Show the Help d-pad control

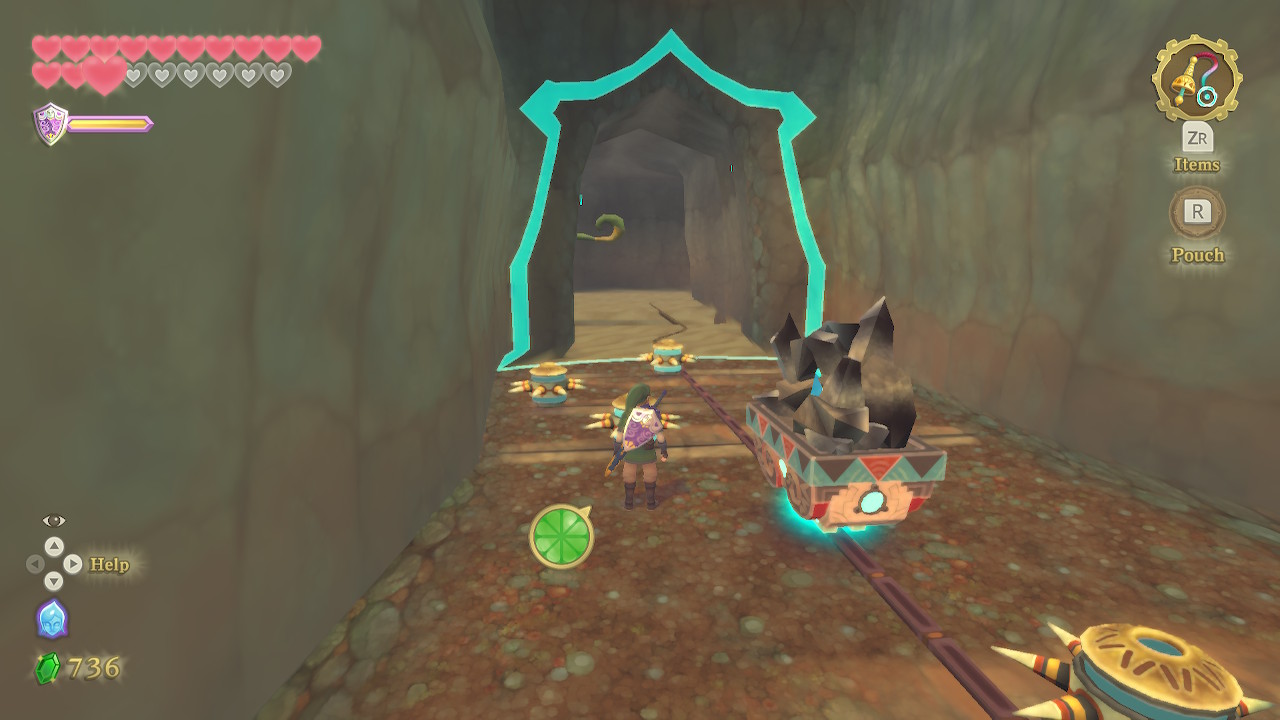pos(54,564)
